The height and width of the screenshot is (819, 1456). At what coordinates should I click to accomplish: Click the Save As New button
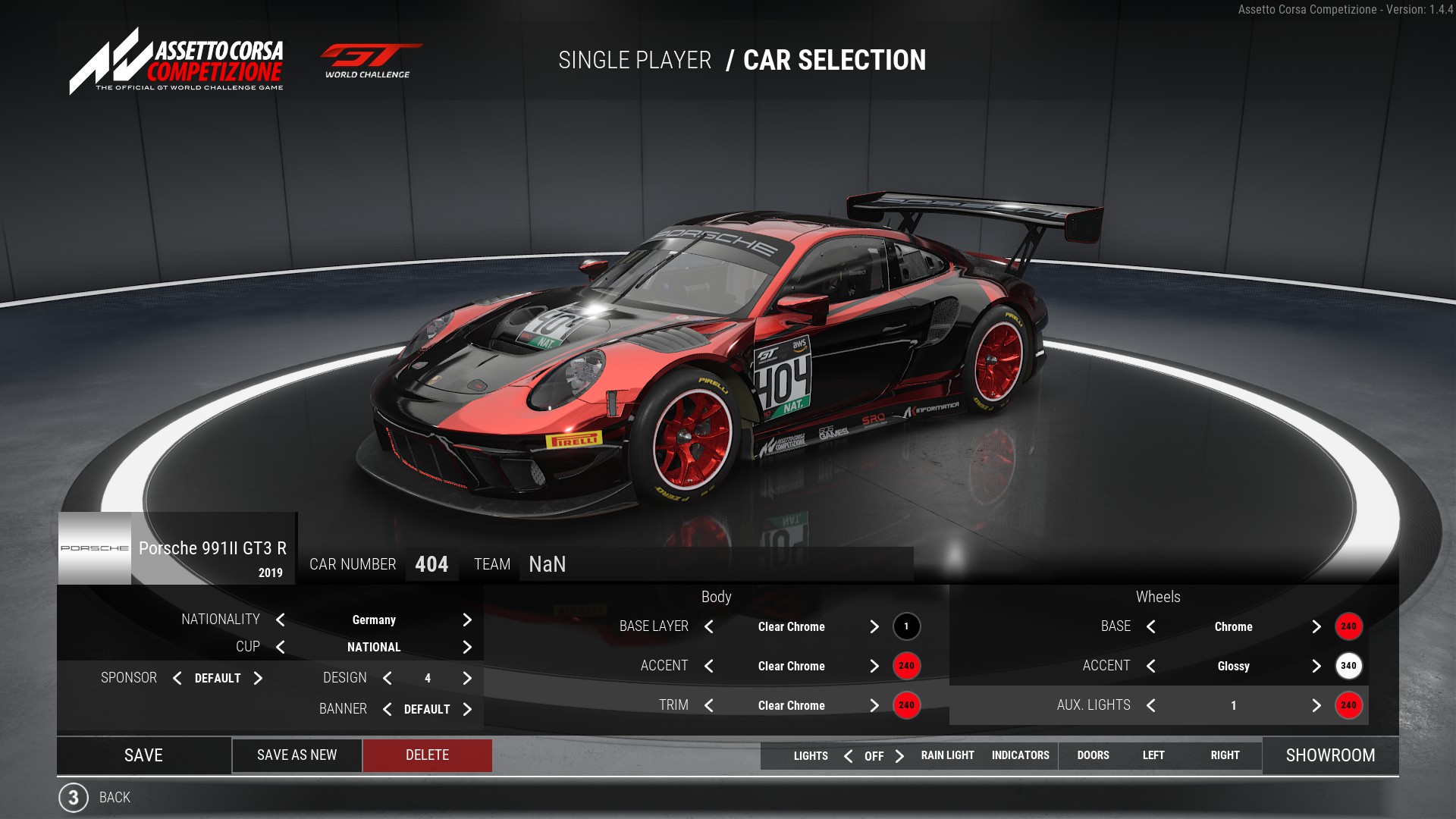click(297, 755)
